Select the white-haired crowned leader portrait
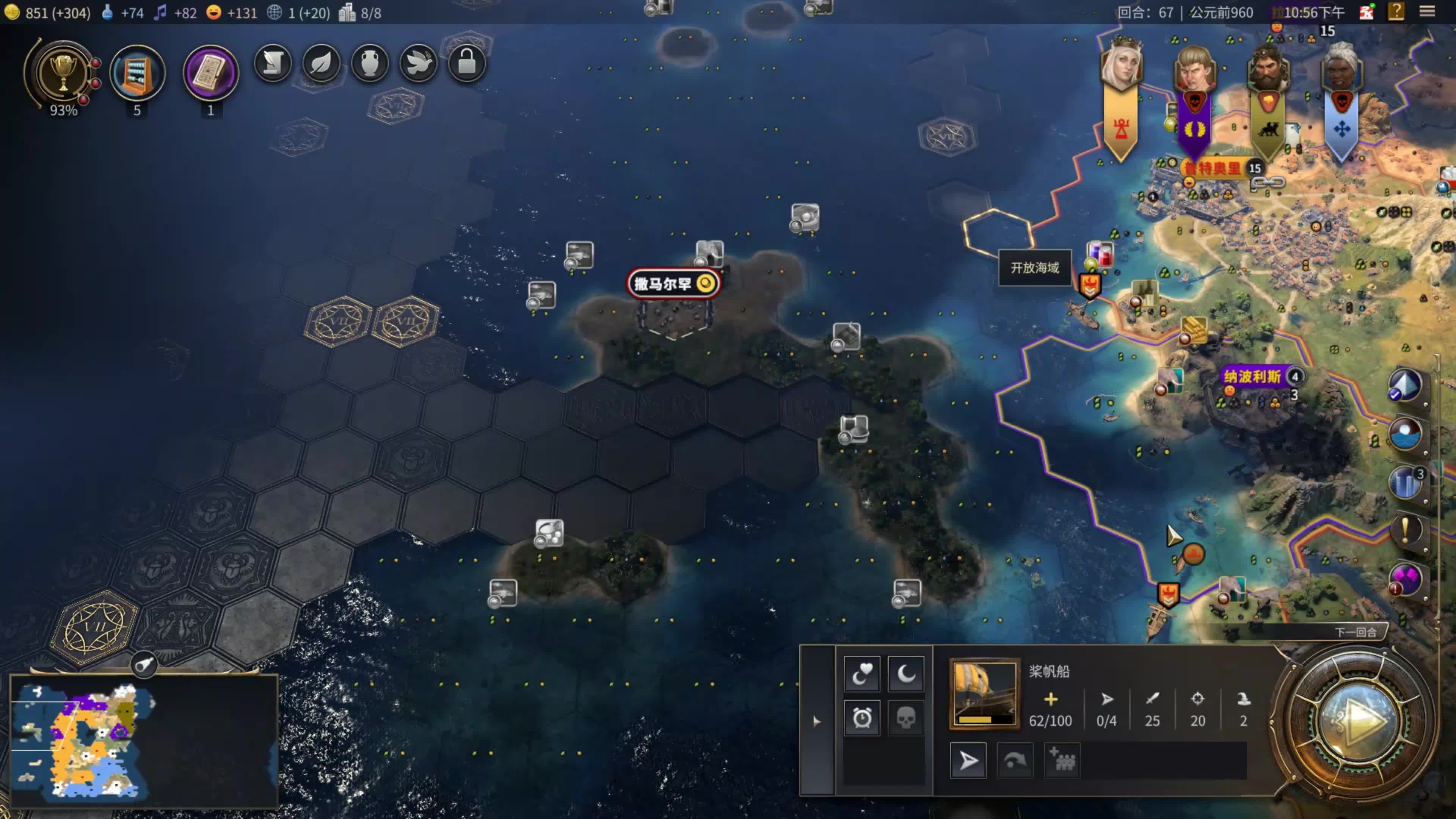The width and height of the screenshot is (1456, 819). (1121, 68)
